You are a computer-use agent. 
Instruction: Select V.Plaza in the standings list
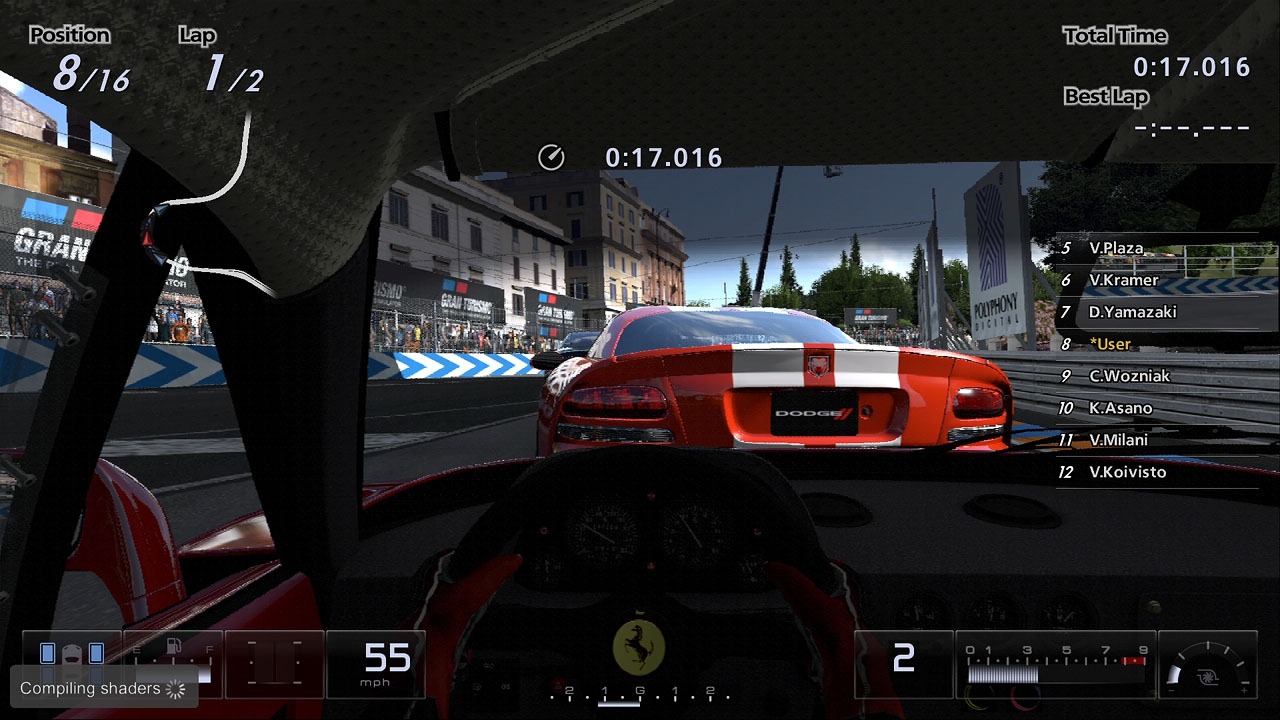point(1116,248)
